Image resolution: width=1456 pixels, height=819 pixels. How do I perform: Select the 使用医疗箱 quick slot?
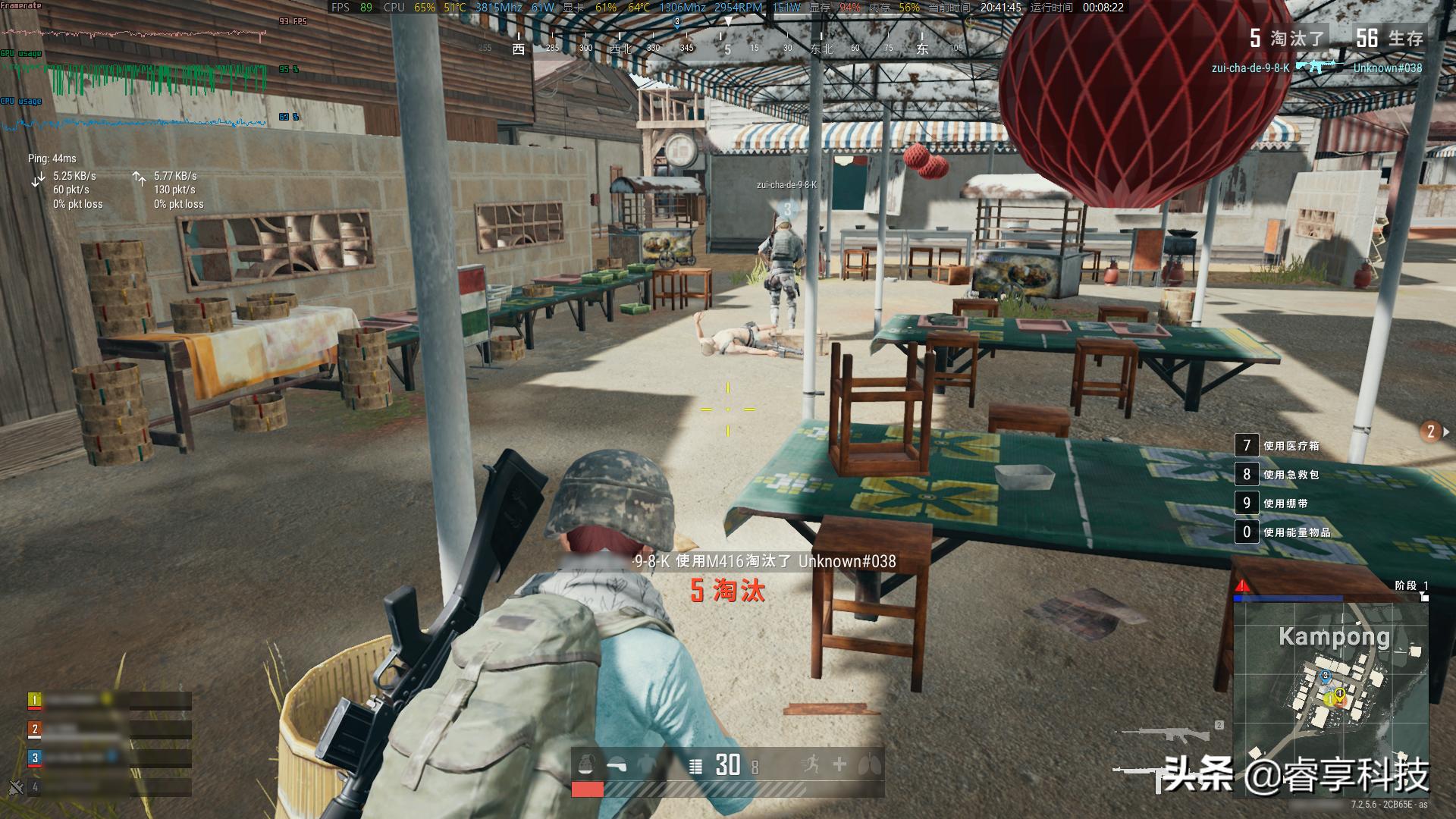click(x=1247, y=446)
